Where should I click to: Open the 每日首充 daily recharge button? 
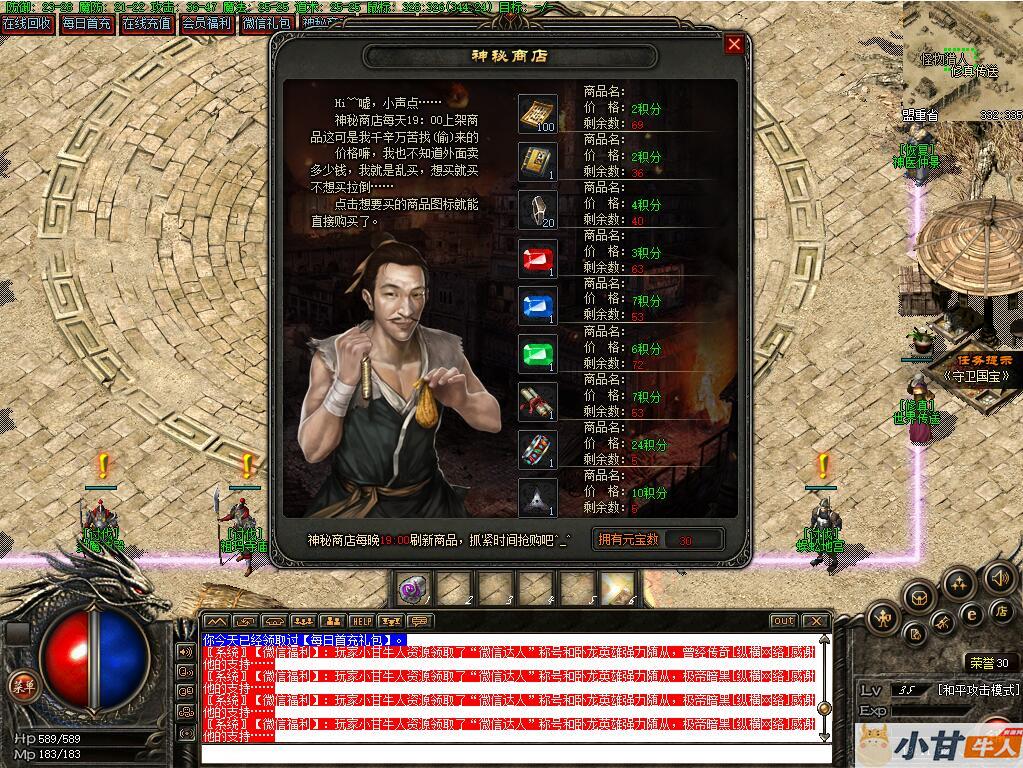tap(86, 23)
